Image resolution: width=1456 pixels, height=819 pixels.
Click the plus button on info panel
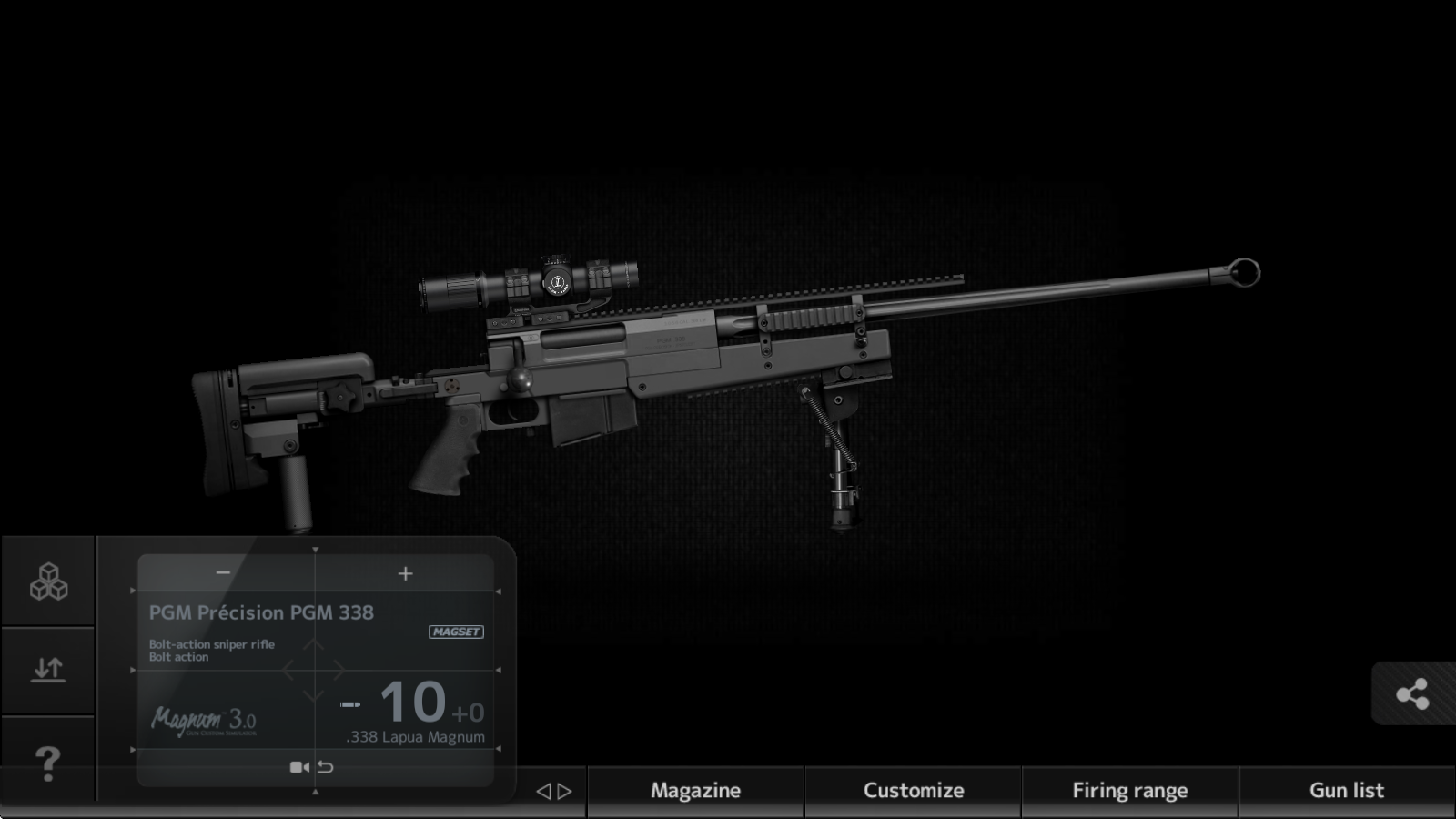pyautogui.click(x=406, y=573)
